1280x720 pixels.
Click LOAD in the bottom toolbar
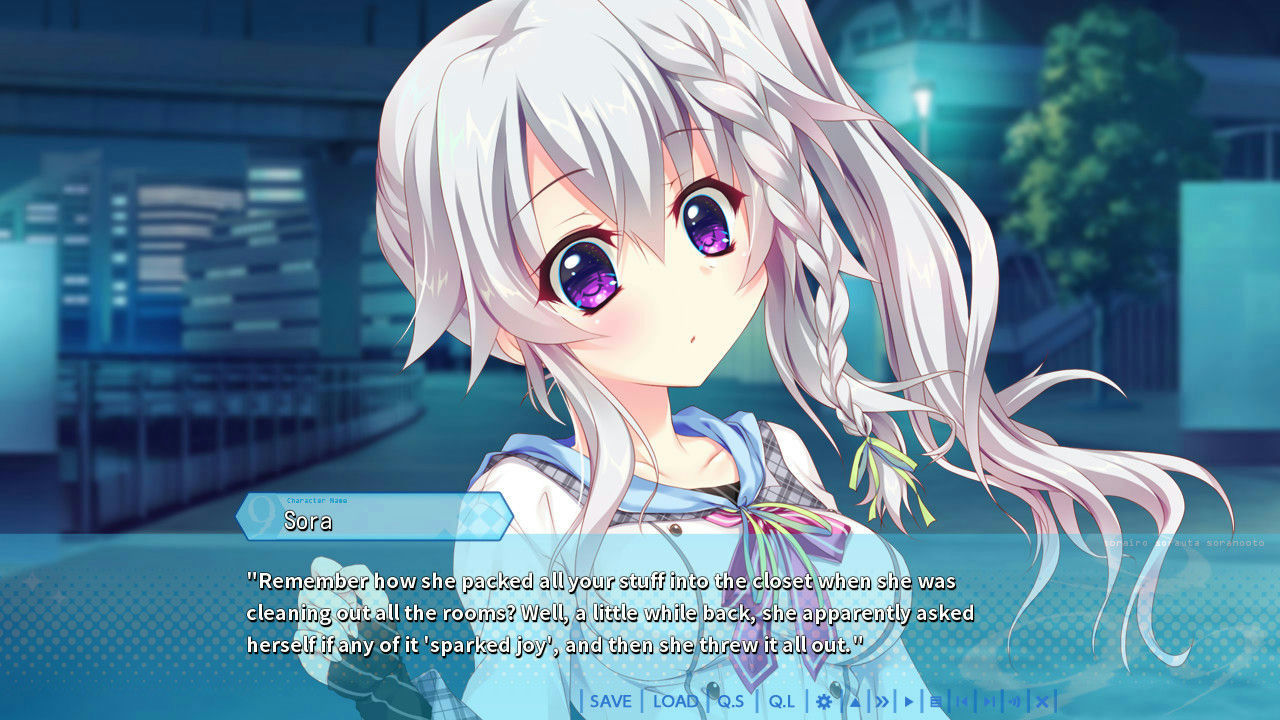tap(675, 701)
